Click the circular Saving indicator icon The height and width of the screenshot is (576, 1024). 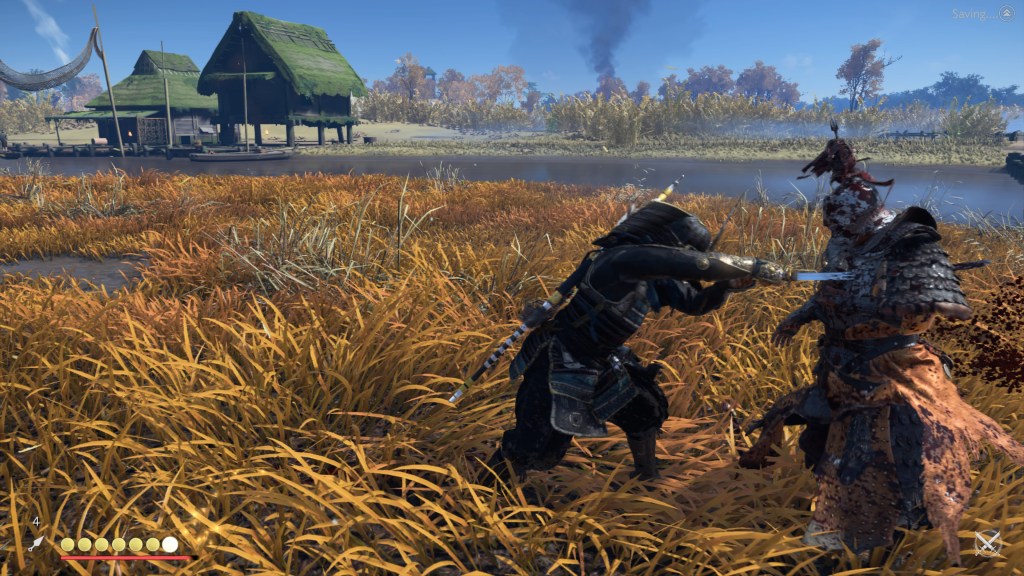[x=1006, y=13]
